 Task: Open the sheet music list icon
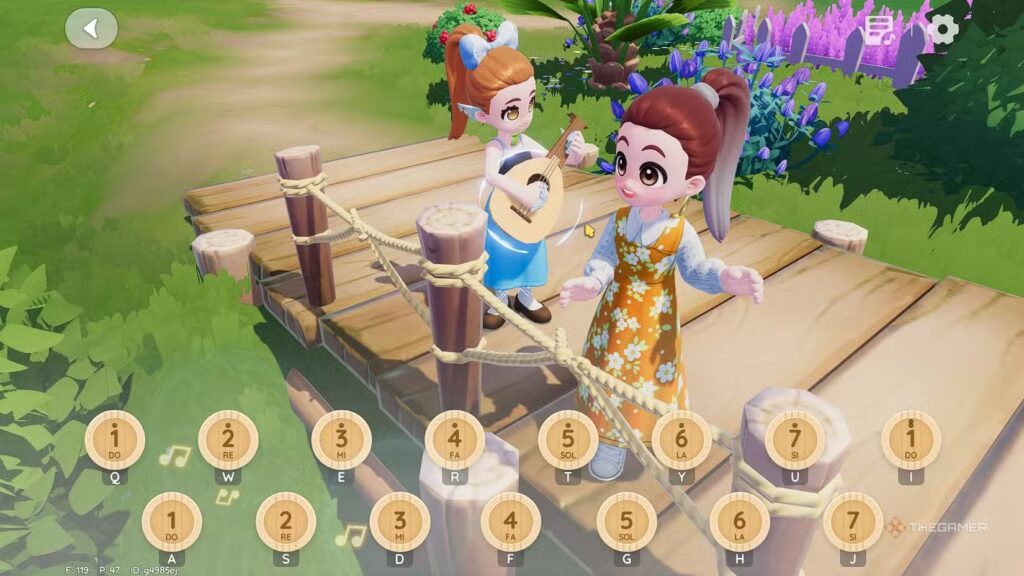tap(880, 30)
